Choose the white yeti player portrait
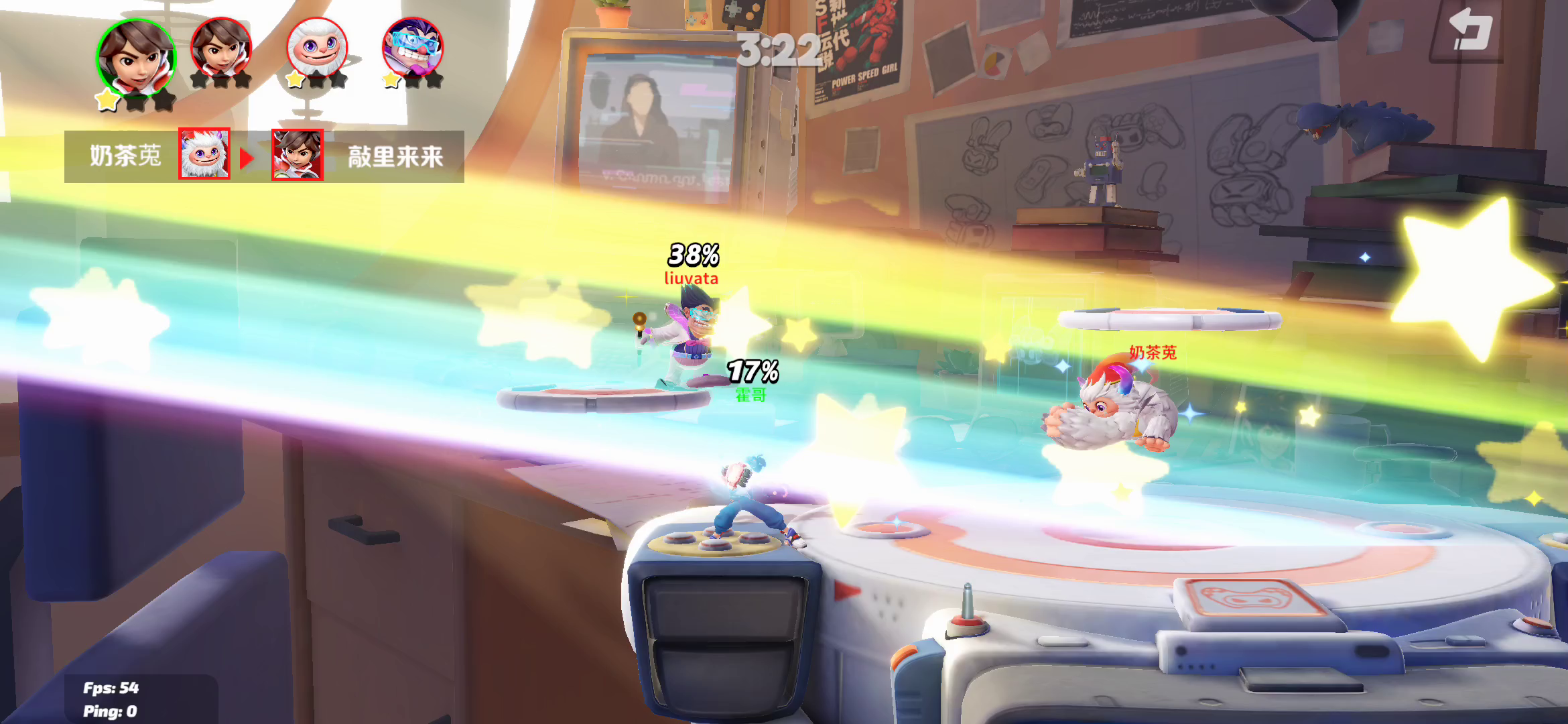1568x724 pixels. coord(317,48)
